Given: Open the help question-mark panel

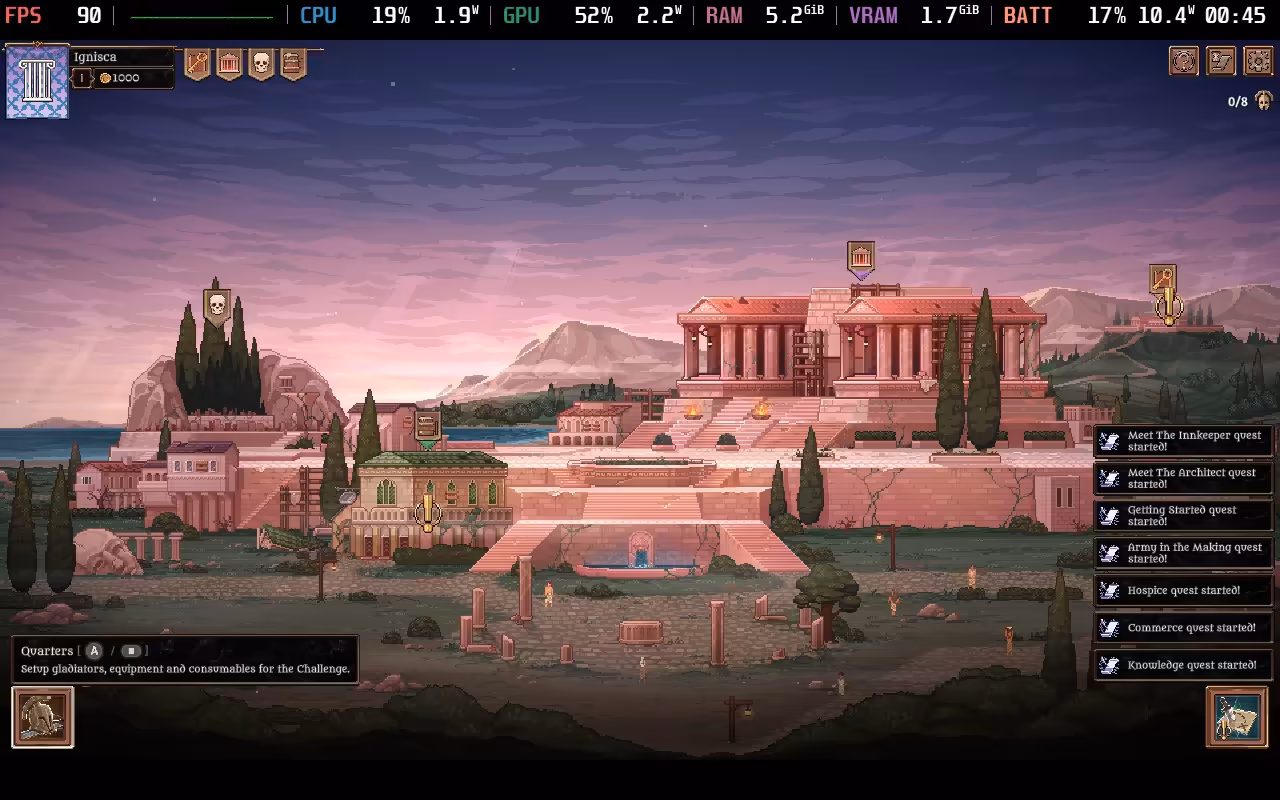Looking at the screenshot, I should click(1184, 60).
